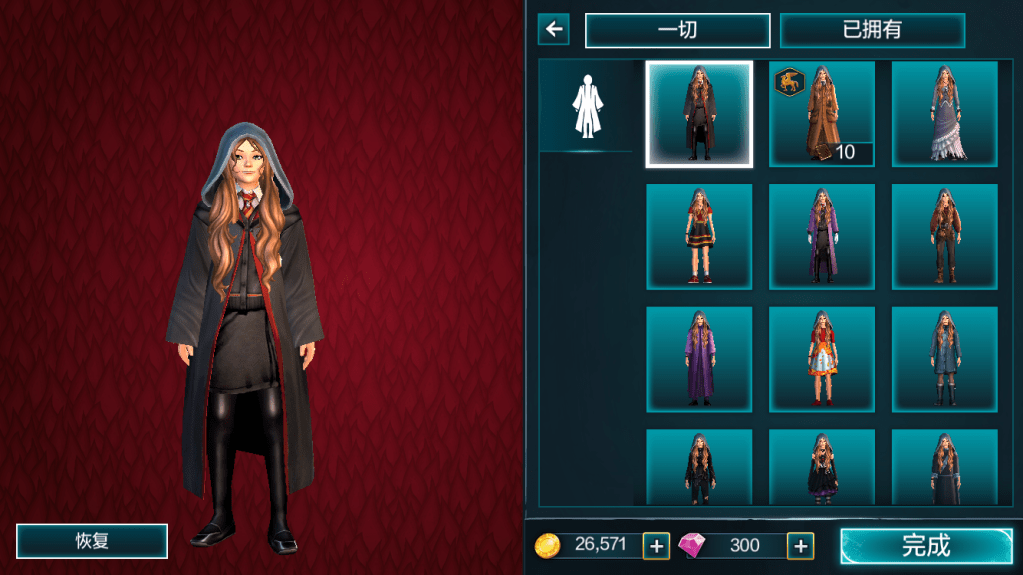Screen dimensions: 1023x575
Task: Pick the grey-blue ruffled dress outfit
Action: click(944, 113)
